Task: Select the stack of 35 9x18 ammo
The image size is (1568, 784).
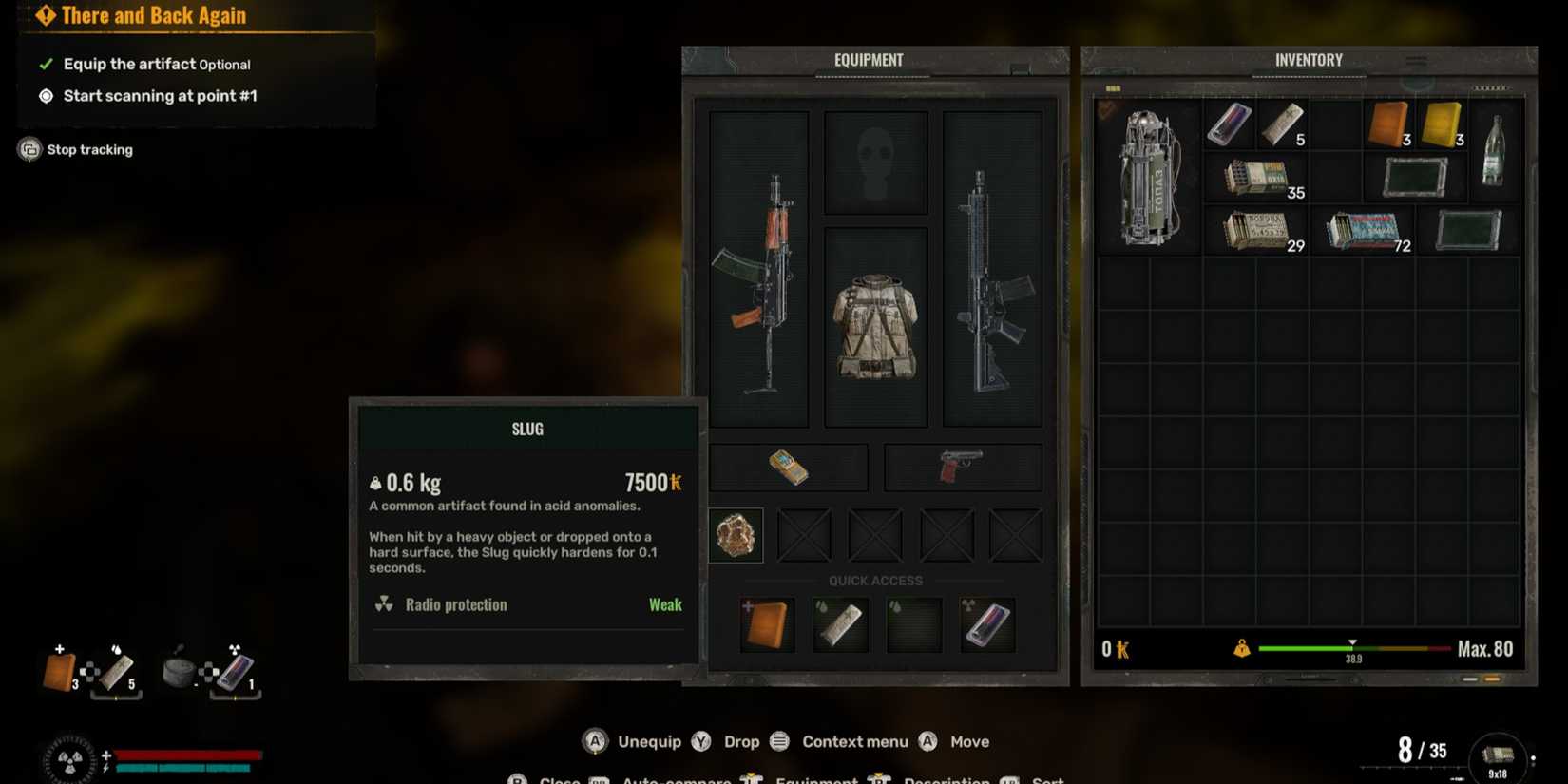Action: point(1256,178)
